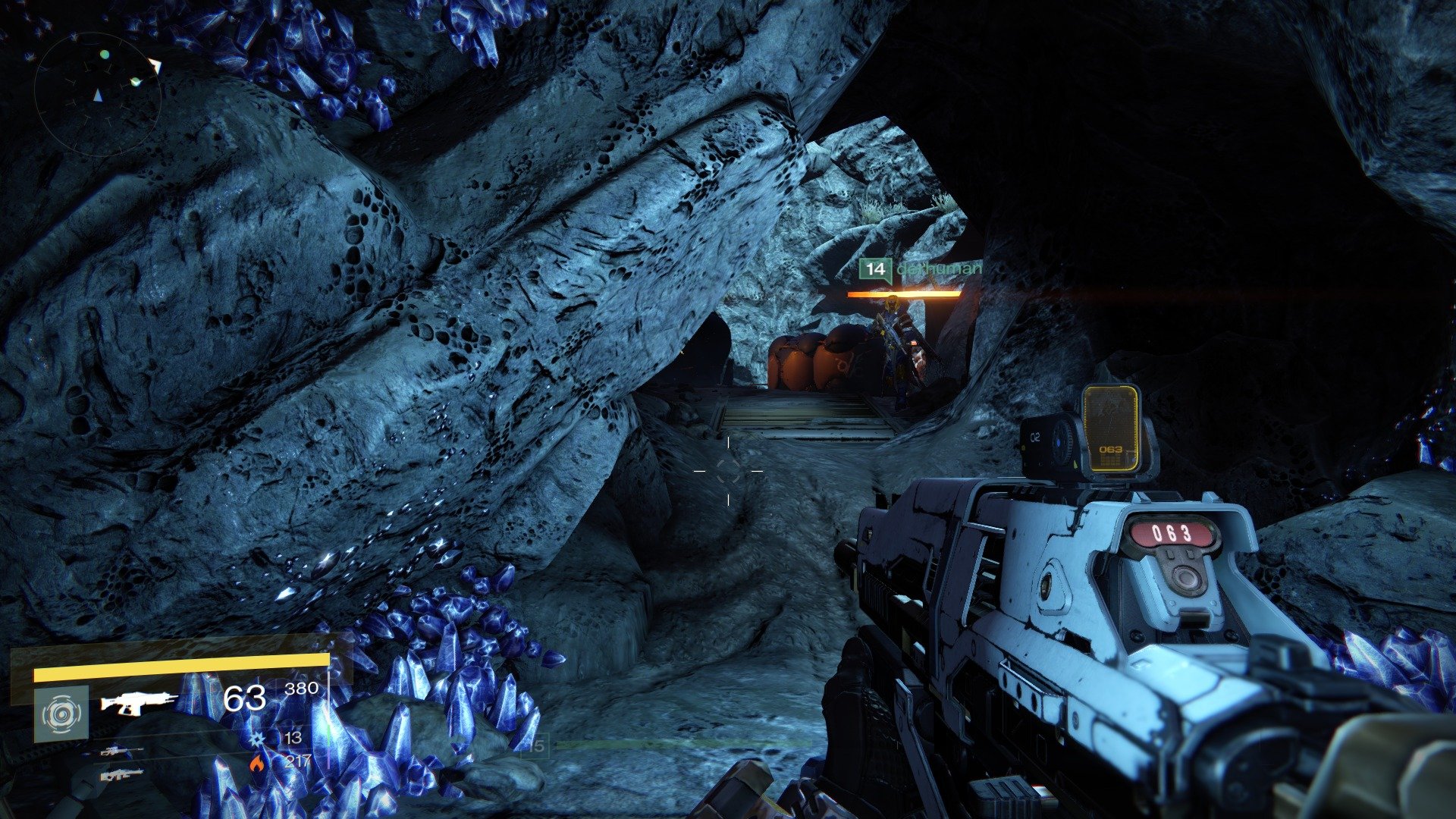Viewport: 1456px width, 819px height.
Task: Click the special ammo crate icon
Action: [256, 737]
